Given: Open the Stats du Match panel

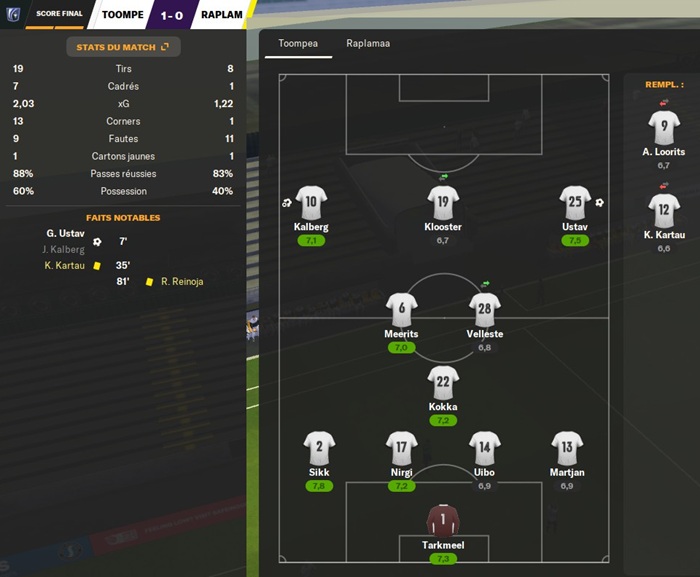Looking at the screenshot, I should click(x=123, y=46).
